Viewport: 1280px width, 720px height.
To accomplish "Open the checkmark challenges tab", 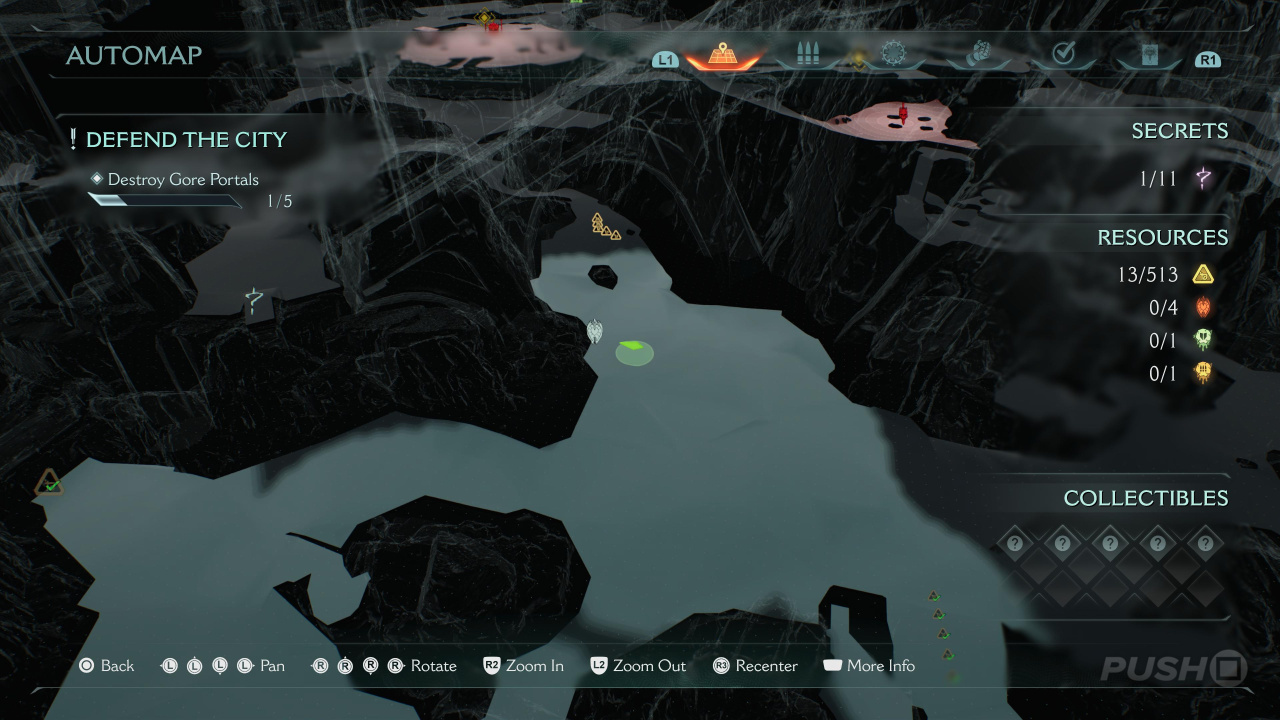I will point(1063,55).
